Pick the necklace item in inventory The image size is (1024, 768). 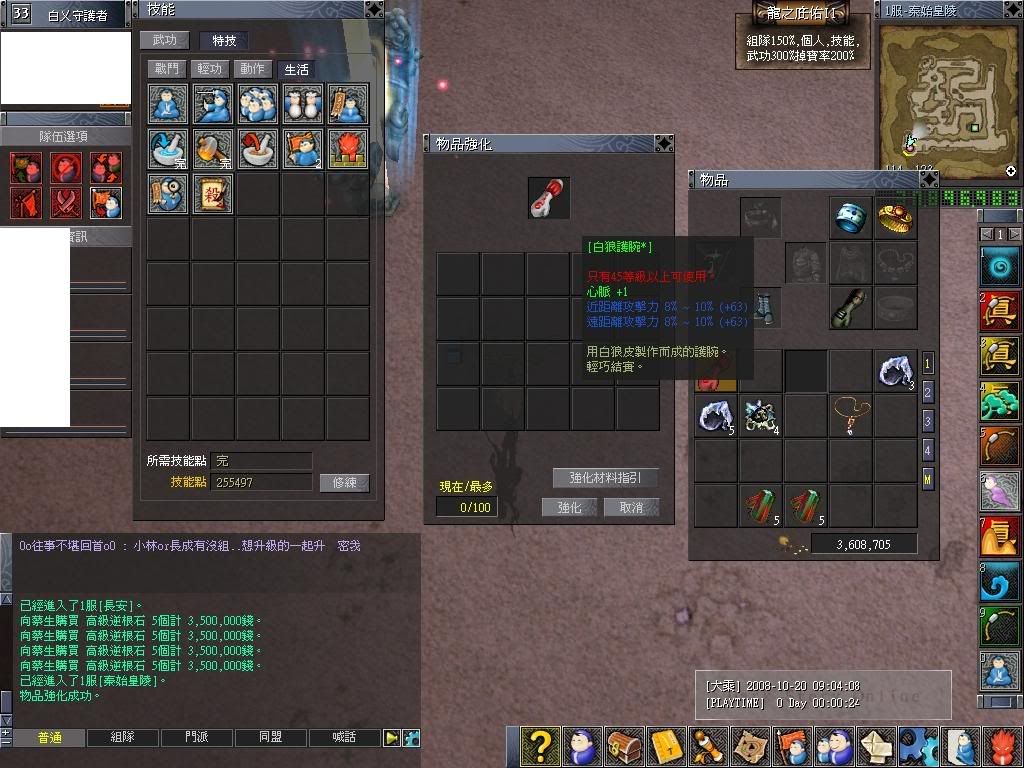click(851, 415)
